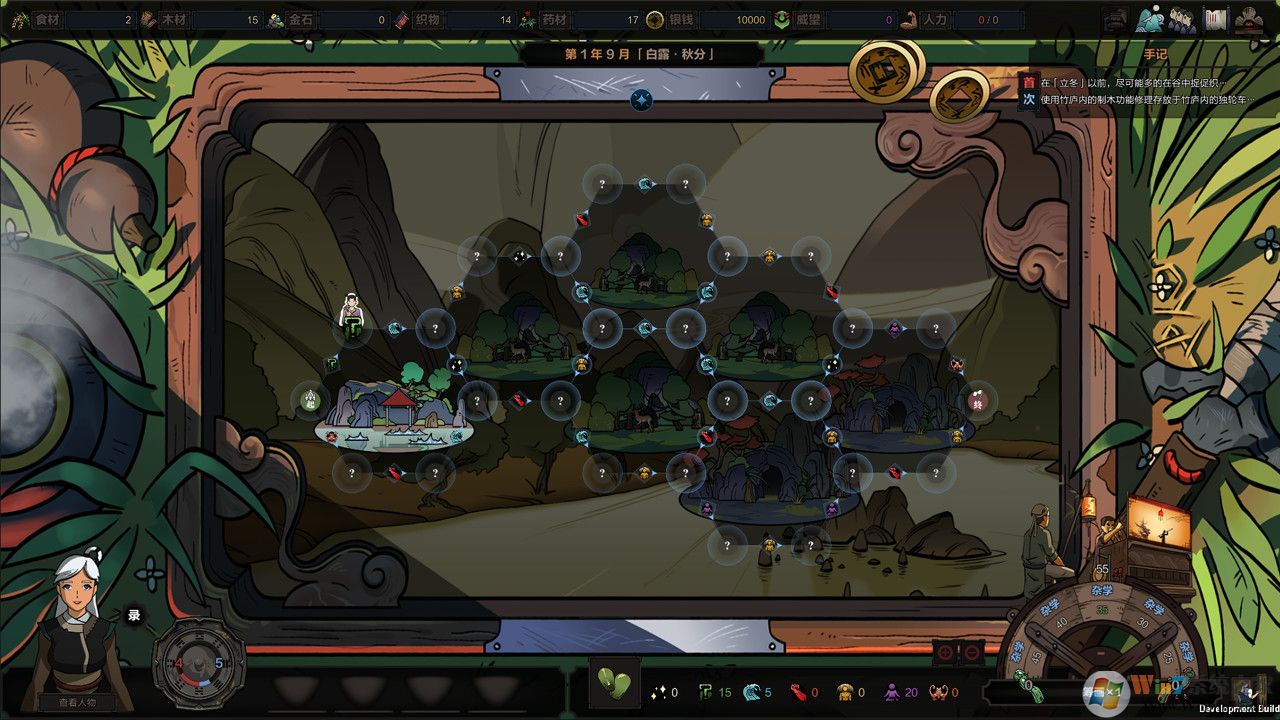Open the villagers group icon
1280x720 pixels.
[1182, 19]
